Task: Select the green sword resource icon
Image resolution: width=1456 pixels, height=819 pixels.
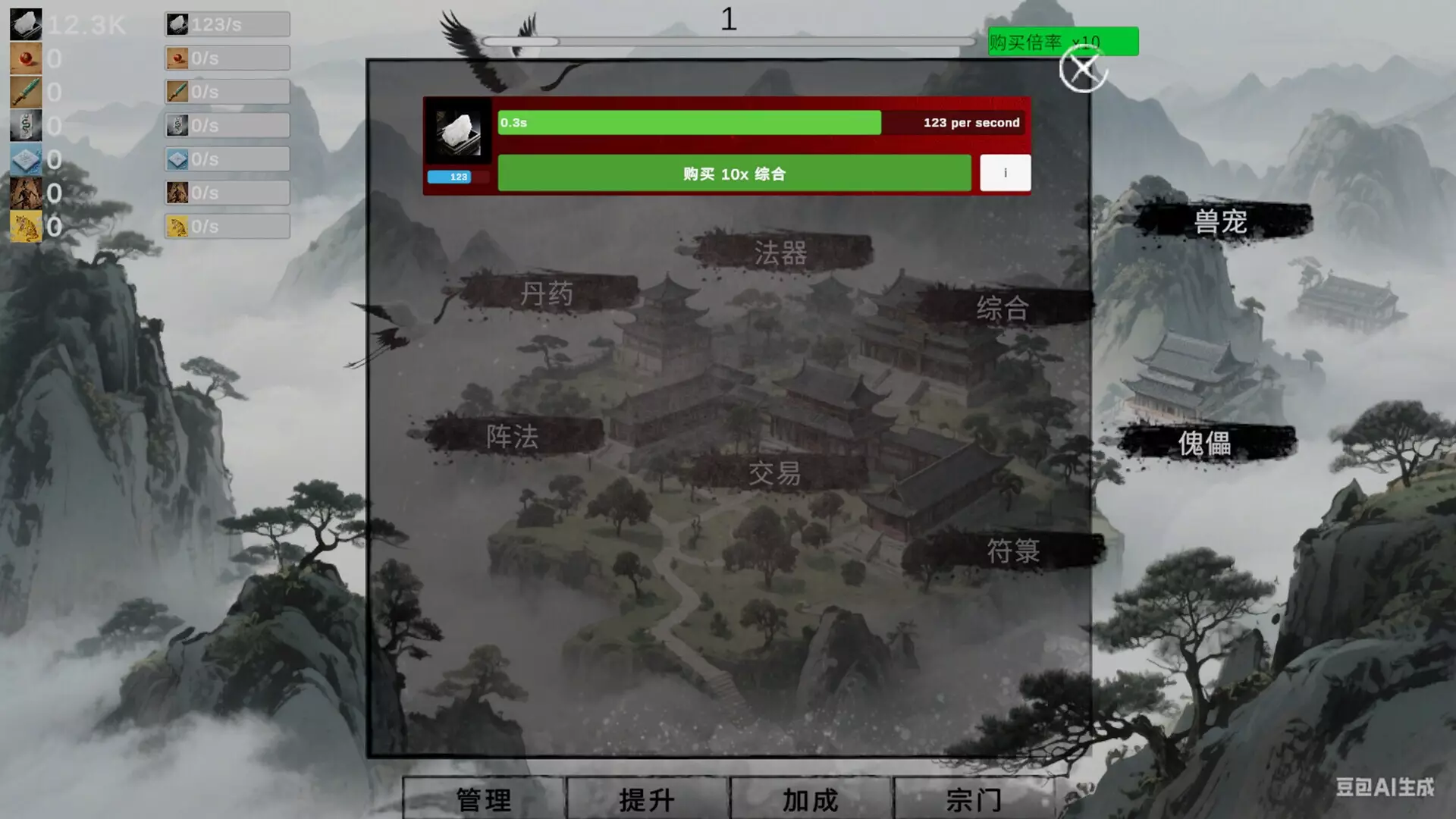Action: (25, 91)
